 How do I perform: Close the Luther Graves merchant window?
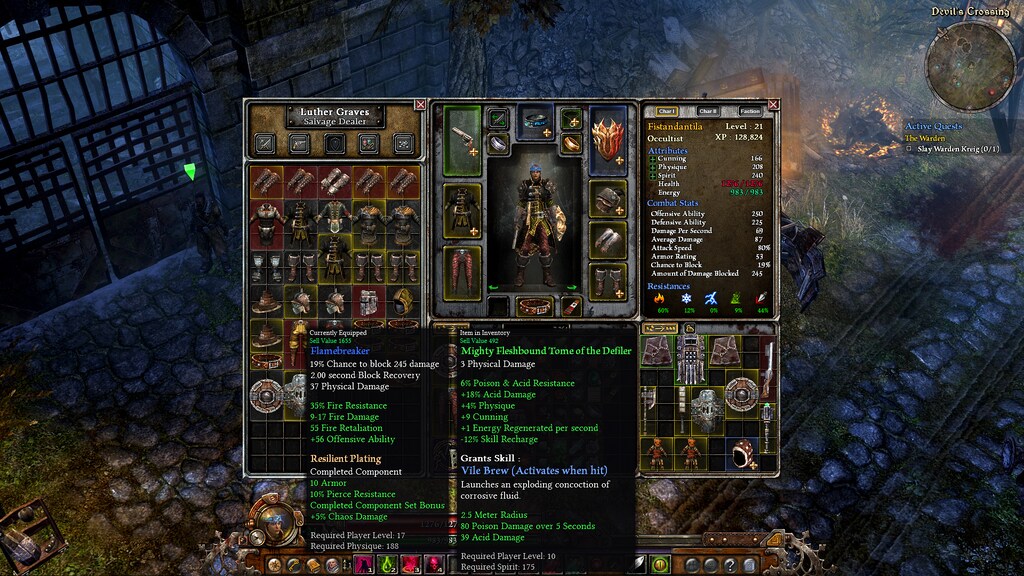(x=420, y=104)
